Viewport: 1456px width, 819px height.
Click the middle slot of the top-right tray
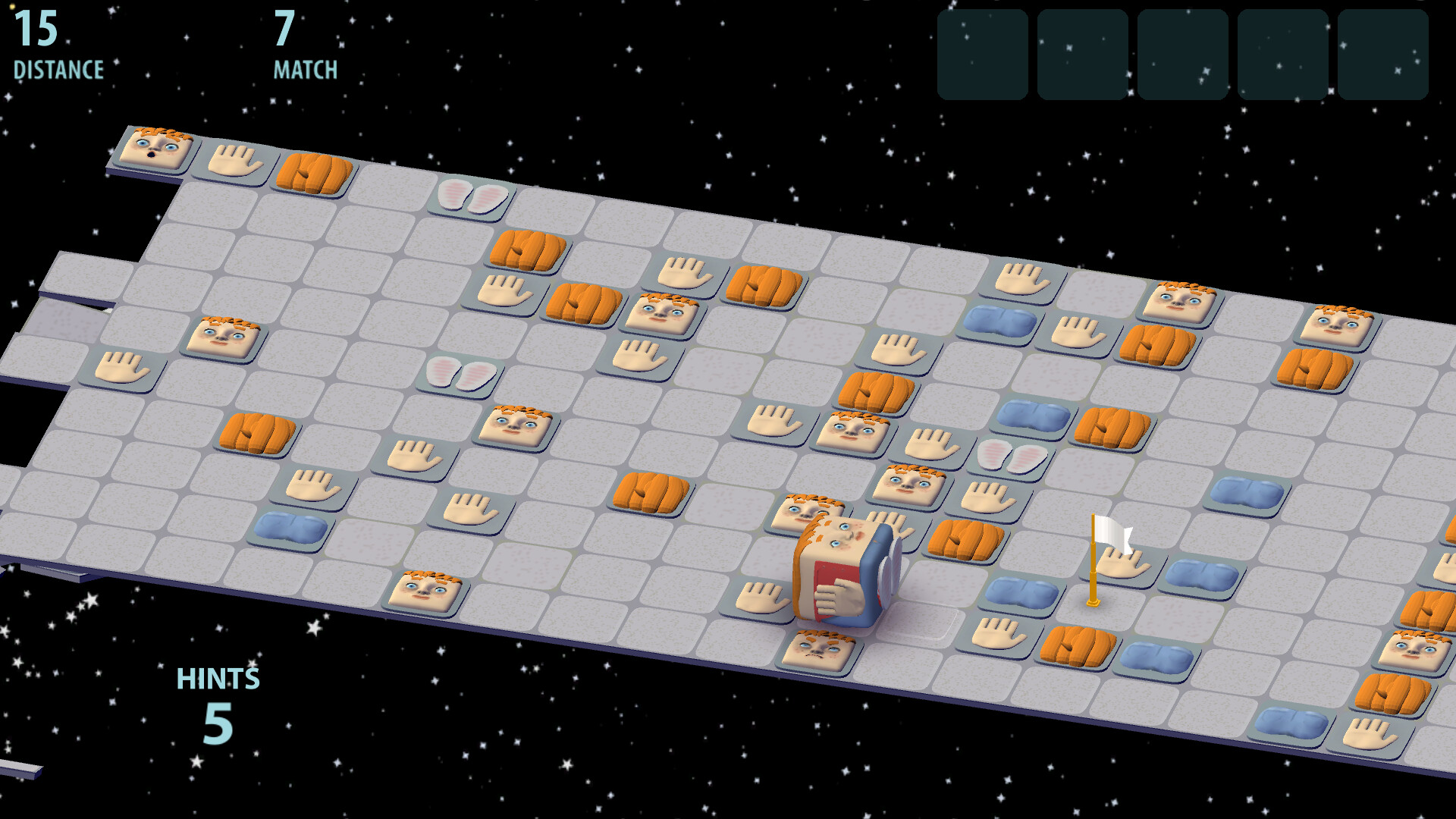pyautogui.click(x=1183, y=57)
